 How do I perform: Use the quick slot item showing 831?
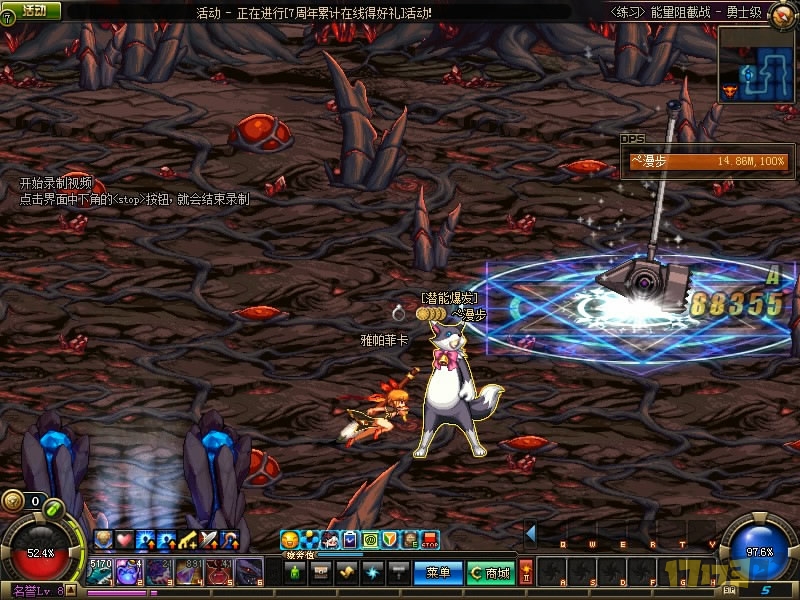(x=190, y=572)
